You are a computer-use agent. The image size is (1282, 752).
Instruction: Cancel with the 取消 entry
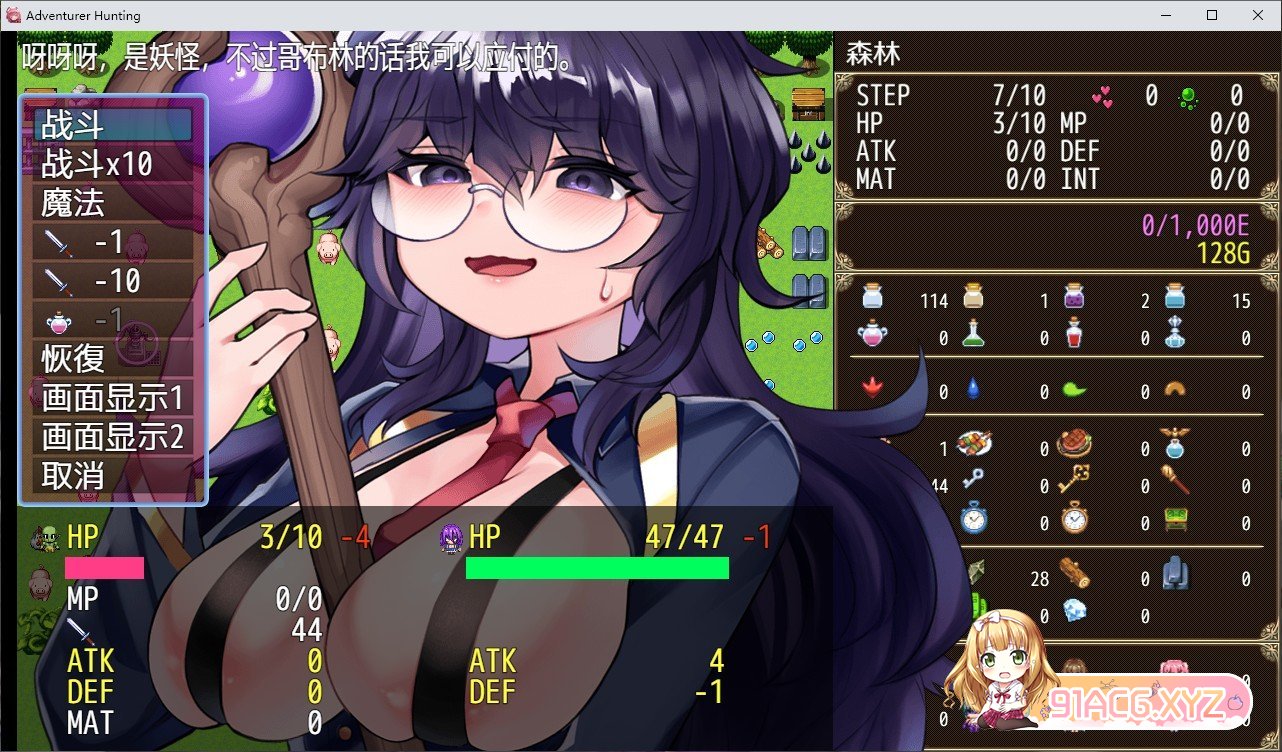(x=112, y=475)
